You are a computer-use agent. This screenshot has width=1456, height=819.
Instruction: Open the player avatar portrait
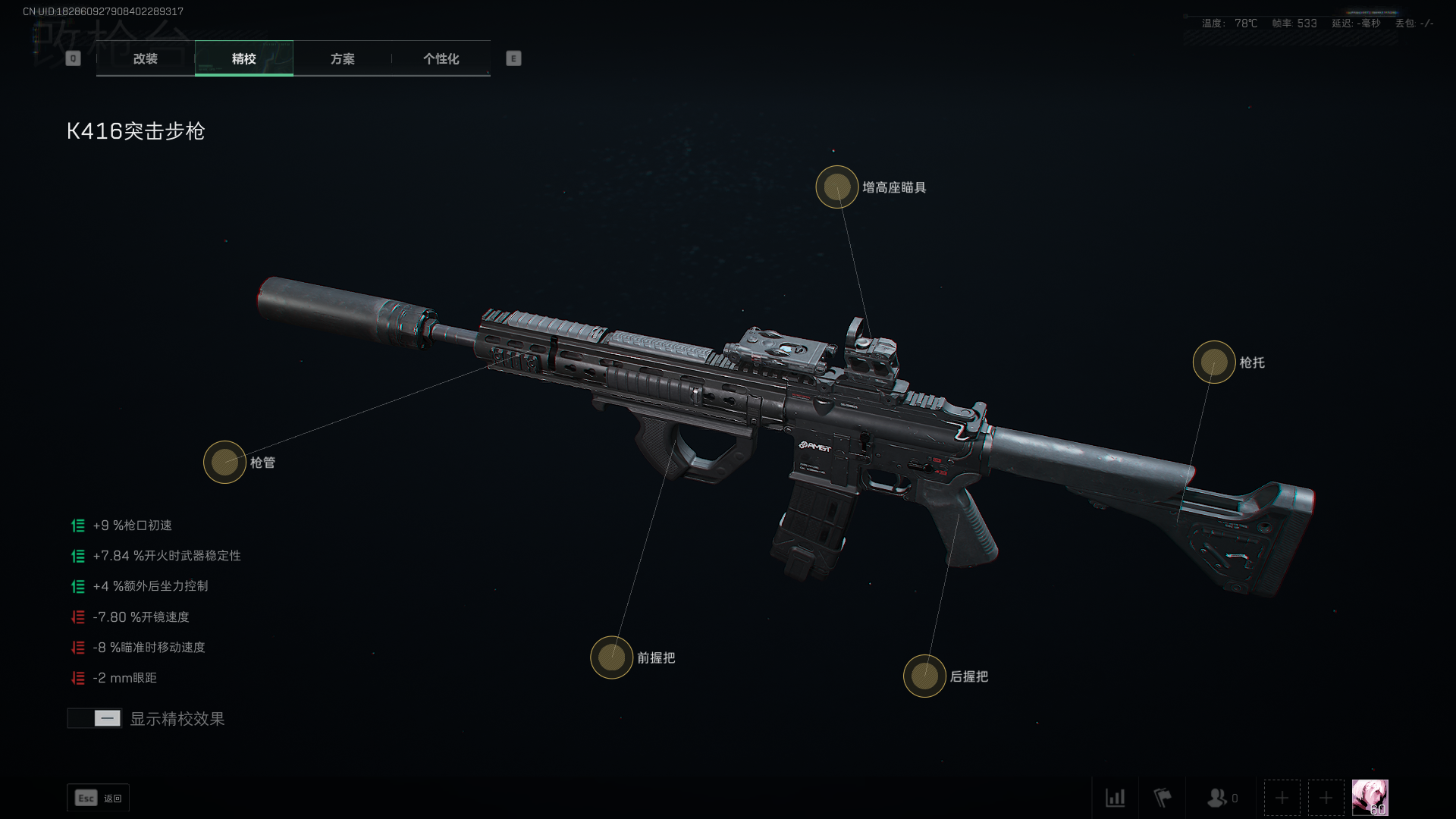[x=1370, y=798]
